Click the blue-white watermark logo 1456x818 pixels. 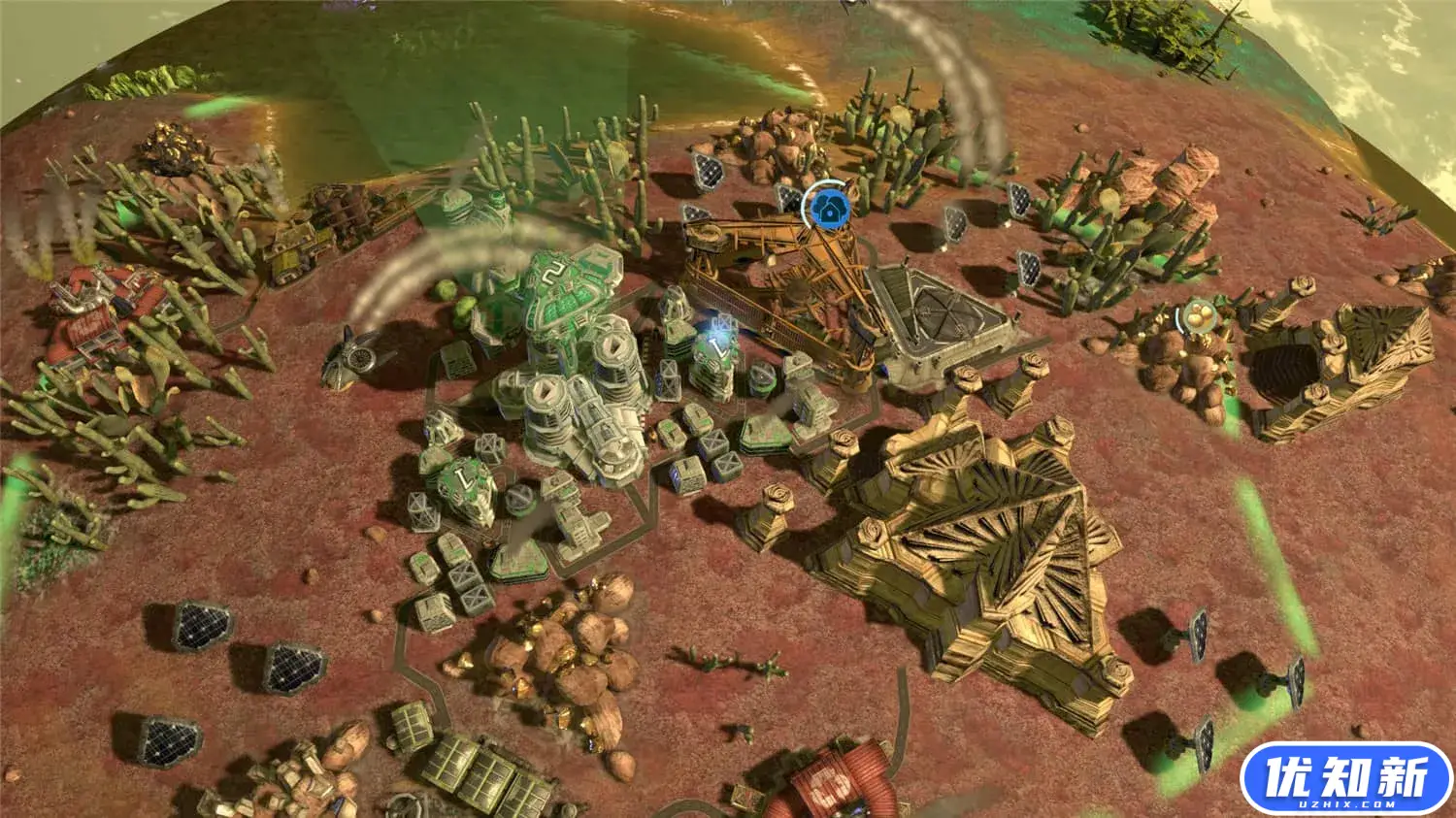[1344, 779]
